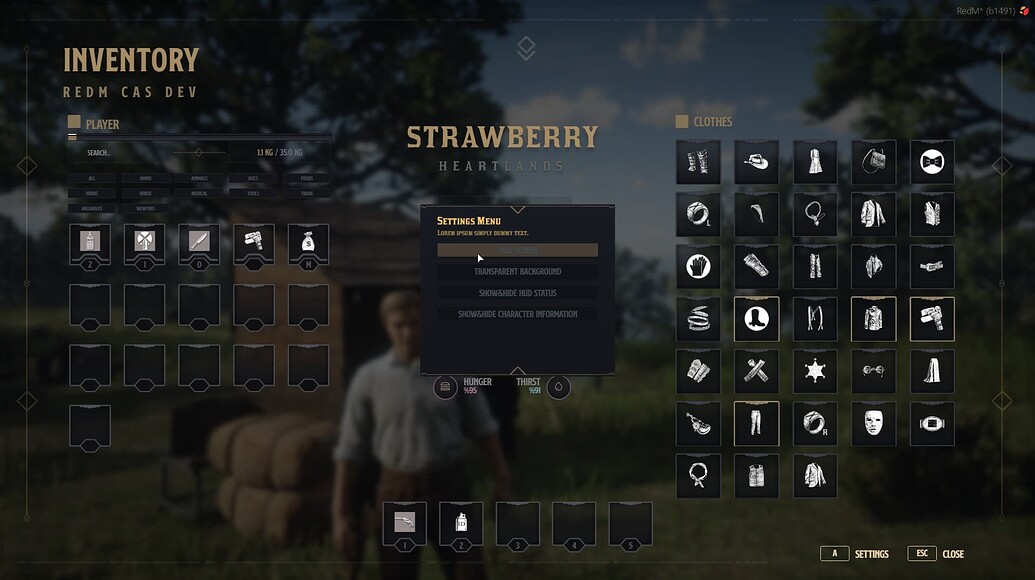1035x580 pixels.
Task: Toggle the gloves clothing slot
Action: tap(698, 266)
